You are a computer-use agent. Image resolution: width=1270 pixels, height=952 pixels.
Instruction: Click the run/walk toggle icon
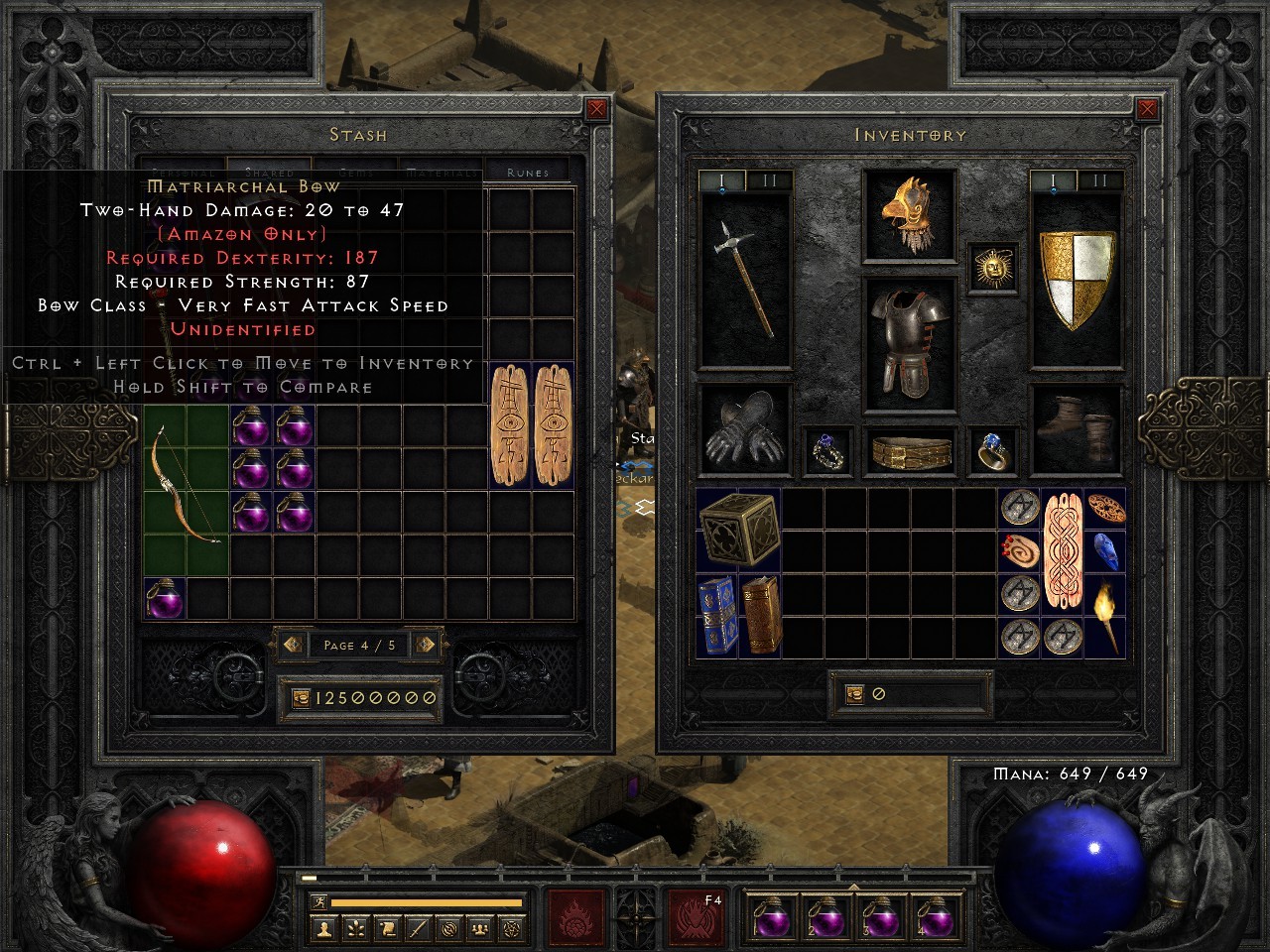coord(319,902)
